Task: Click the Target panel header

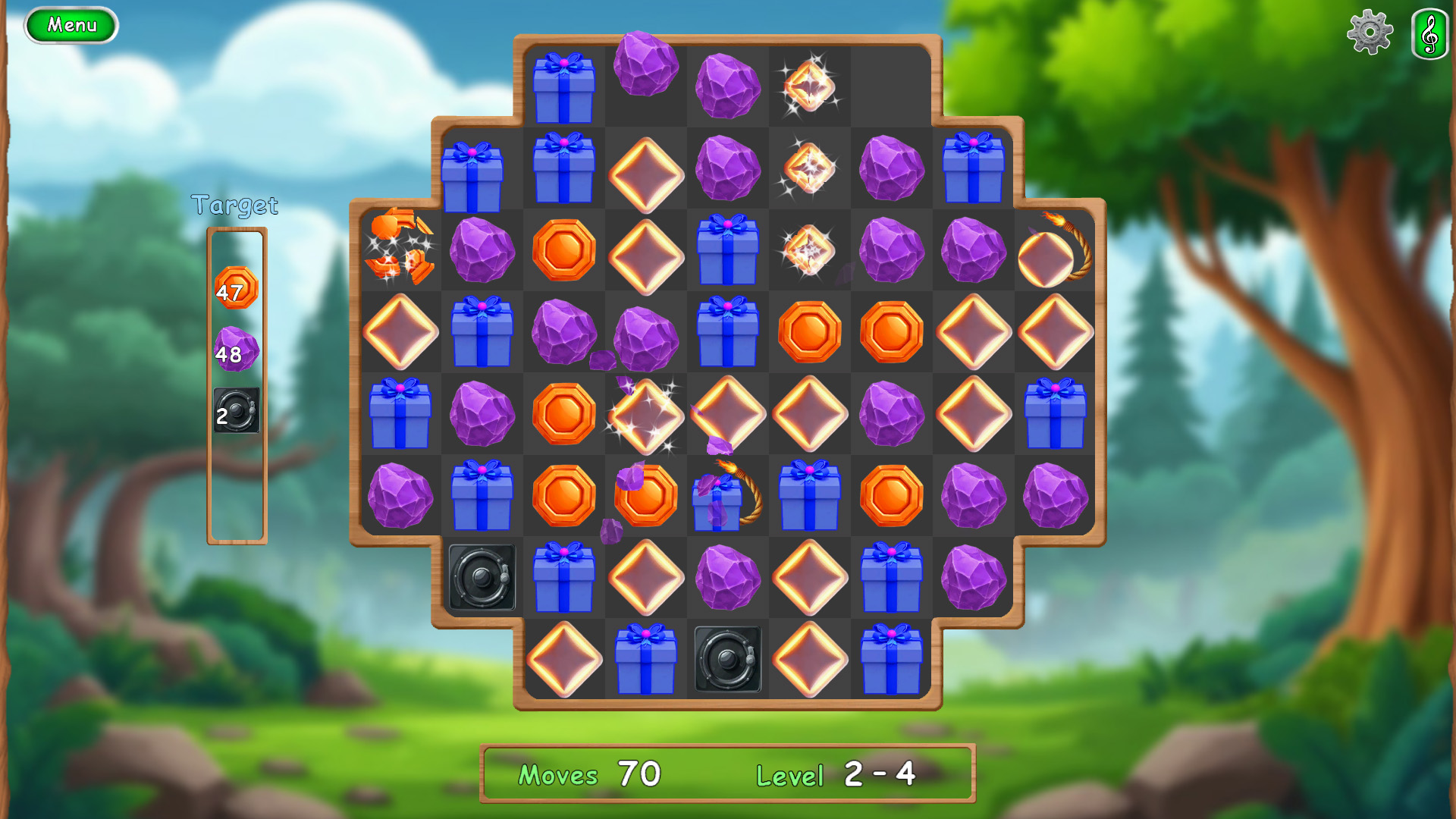Action: pos(236,203)
